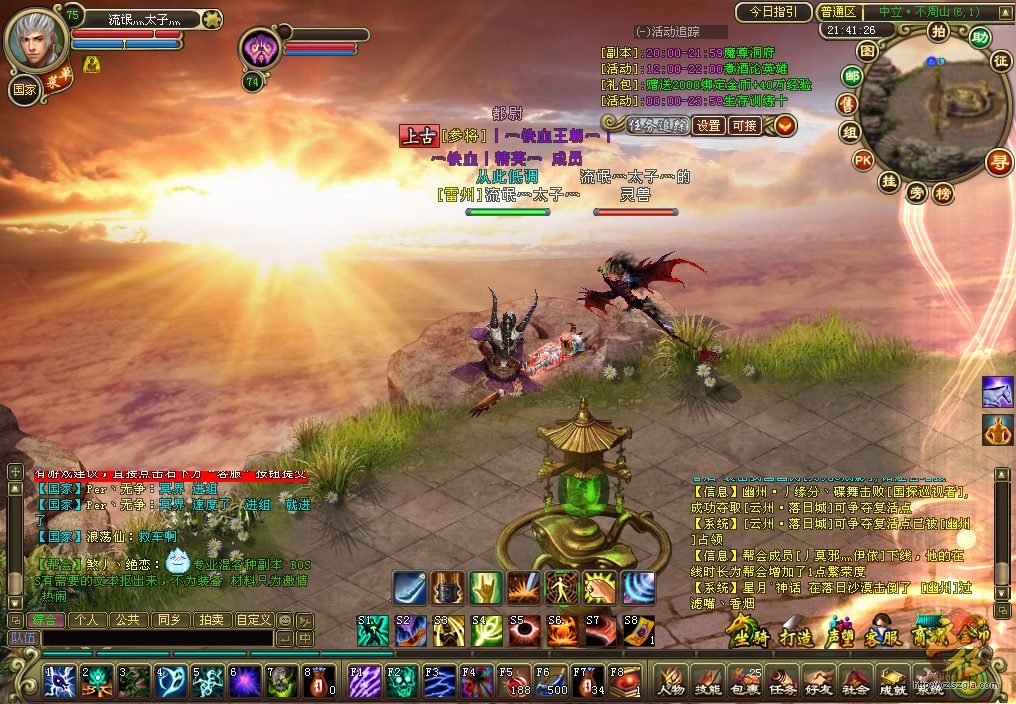
Task: Open the 技能 skills panel
Action: coord(707,683)
